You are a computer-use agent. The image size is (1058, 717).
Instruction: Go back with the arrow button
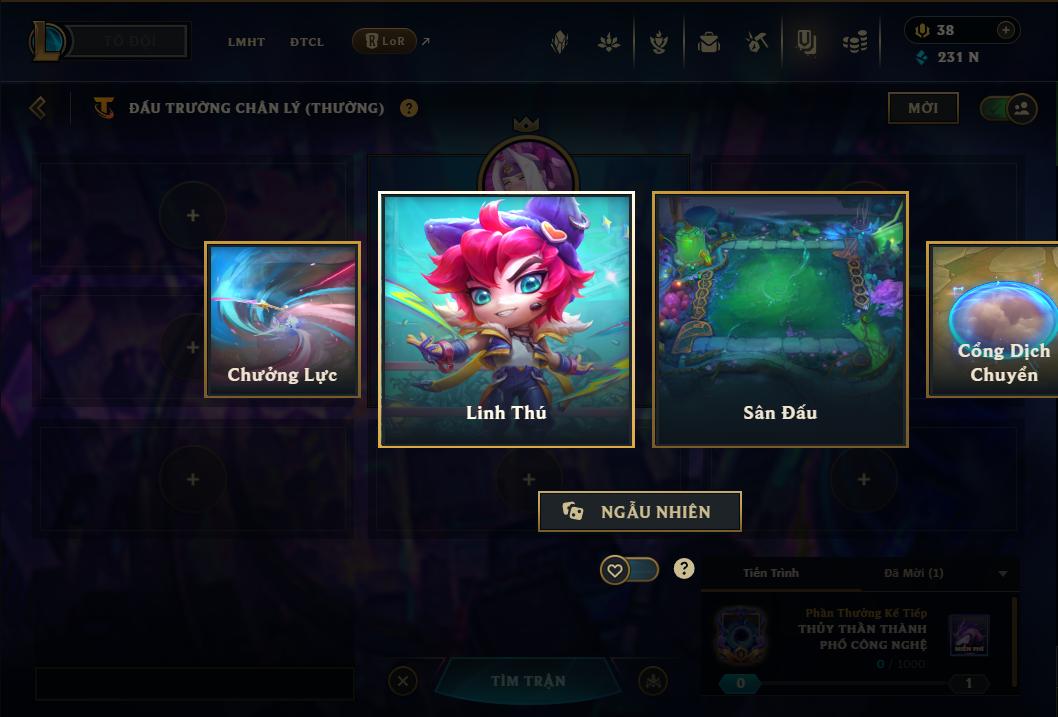click(x=38, y=107)
